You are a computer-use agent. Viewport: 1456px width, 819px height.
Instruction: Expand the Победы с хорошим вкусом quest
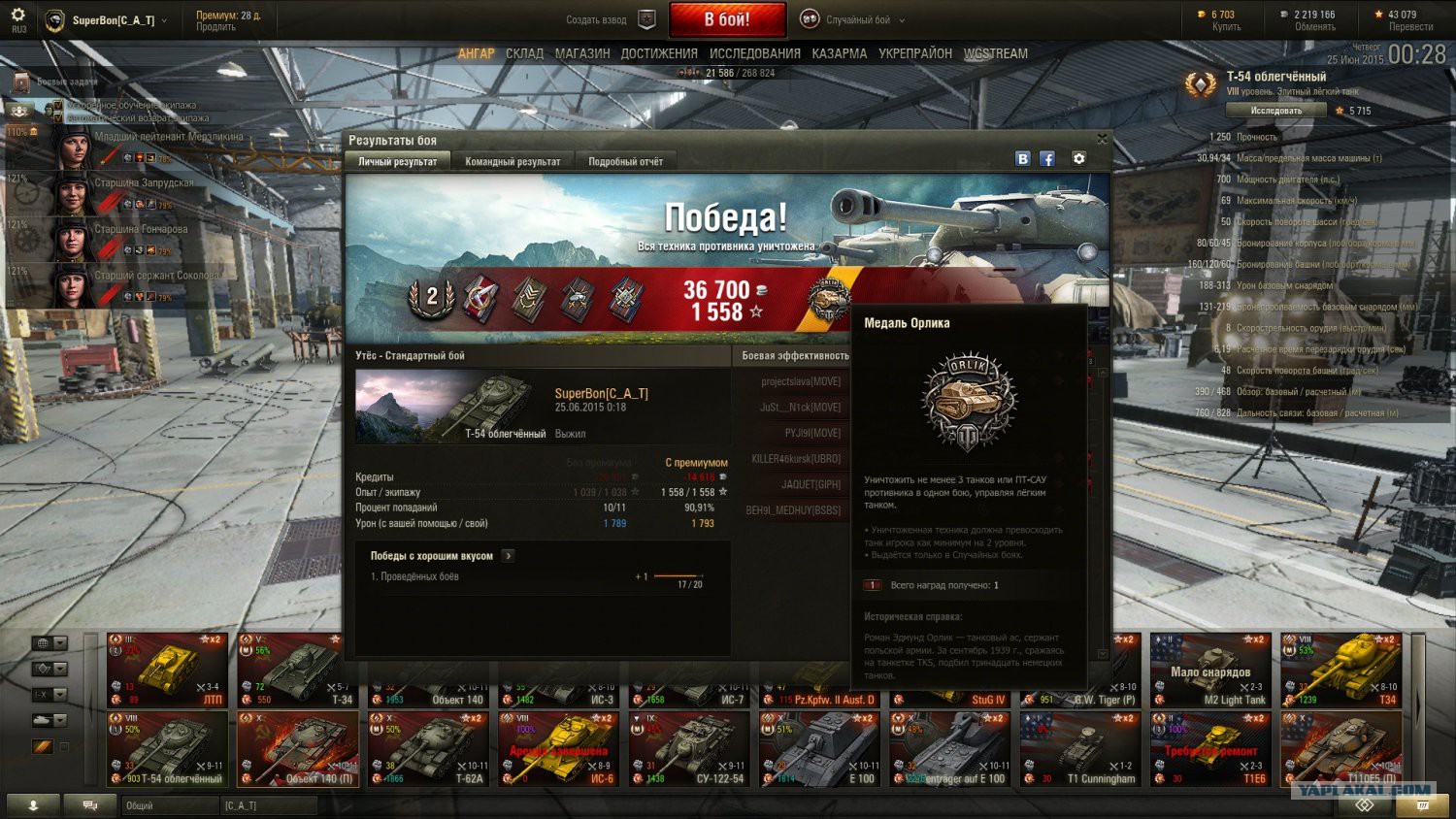[508, 556]
